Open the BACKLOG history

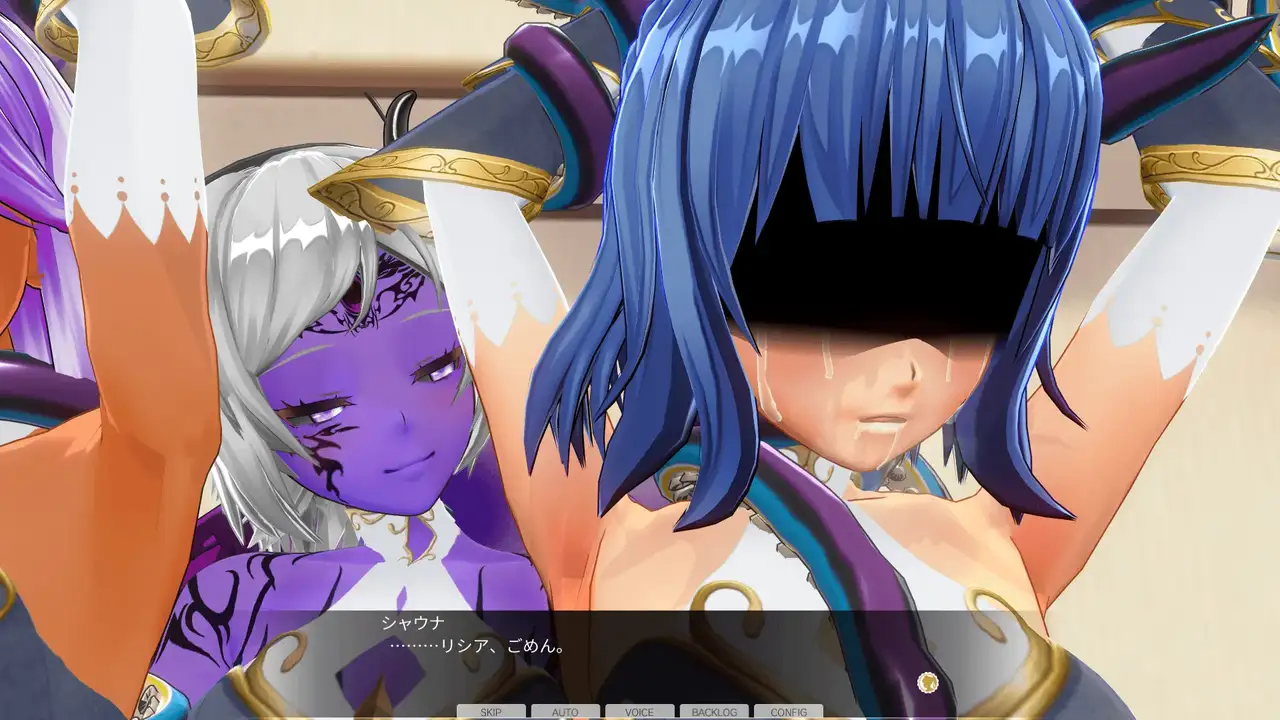point(714,712)
